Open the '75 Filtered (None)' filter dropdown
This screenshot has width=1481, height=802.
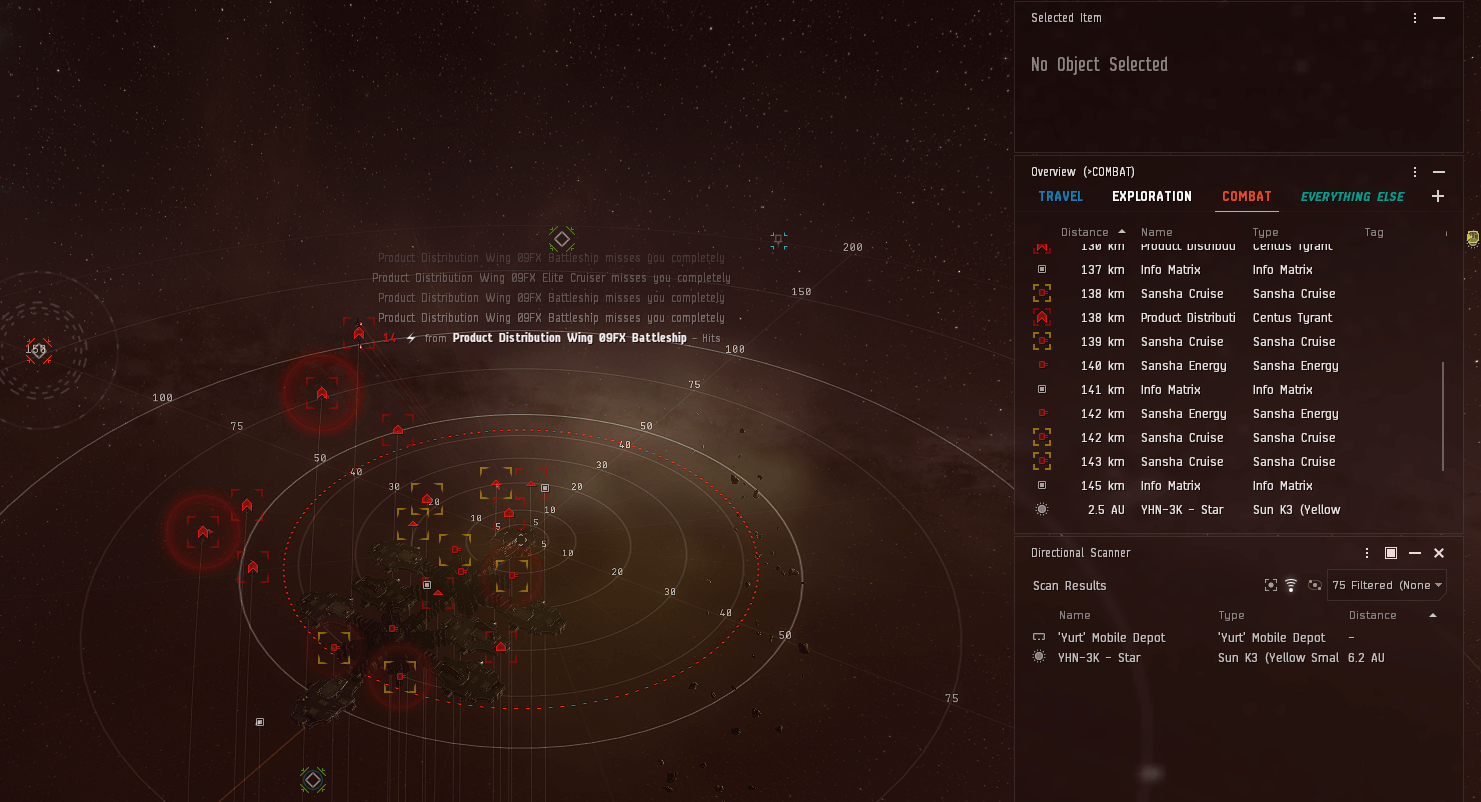tap(1386, 585)
